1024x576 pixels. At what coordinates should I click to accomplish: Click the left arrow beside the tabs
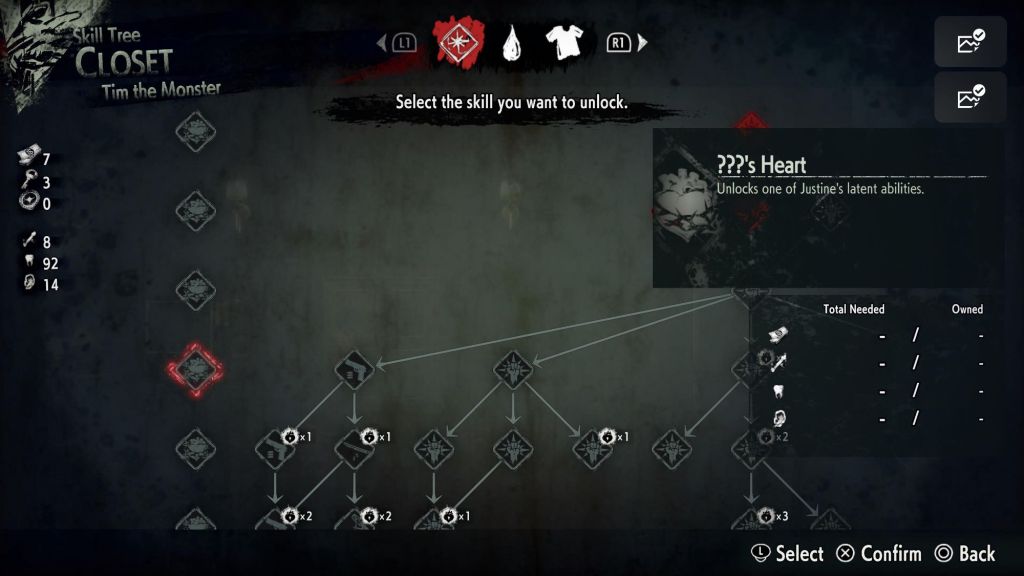381,43
